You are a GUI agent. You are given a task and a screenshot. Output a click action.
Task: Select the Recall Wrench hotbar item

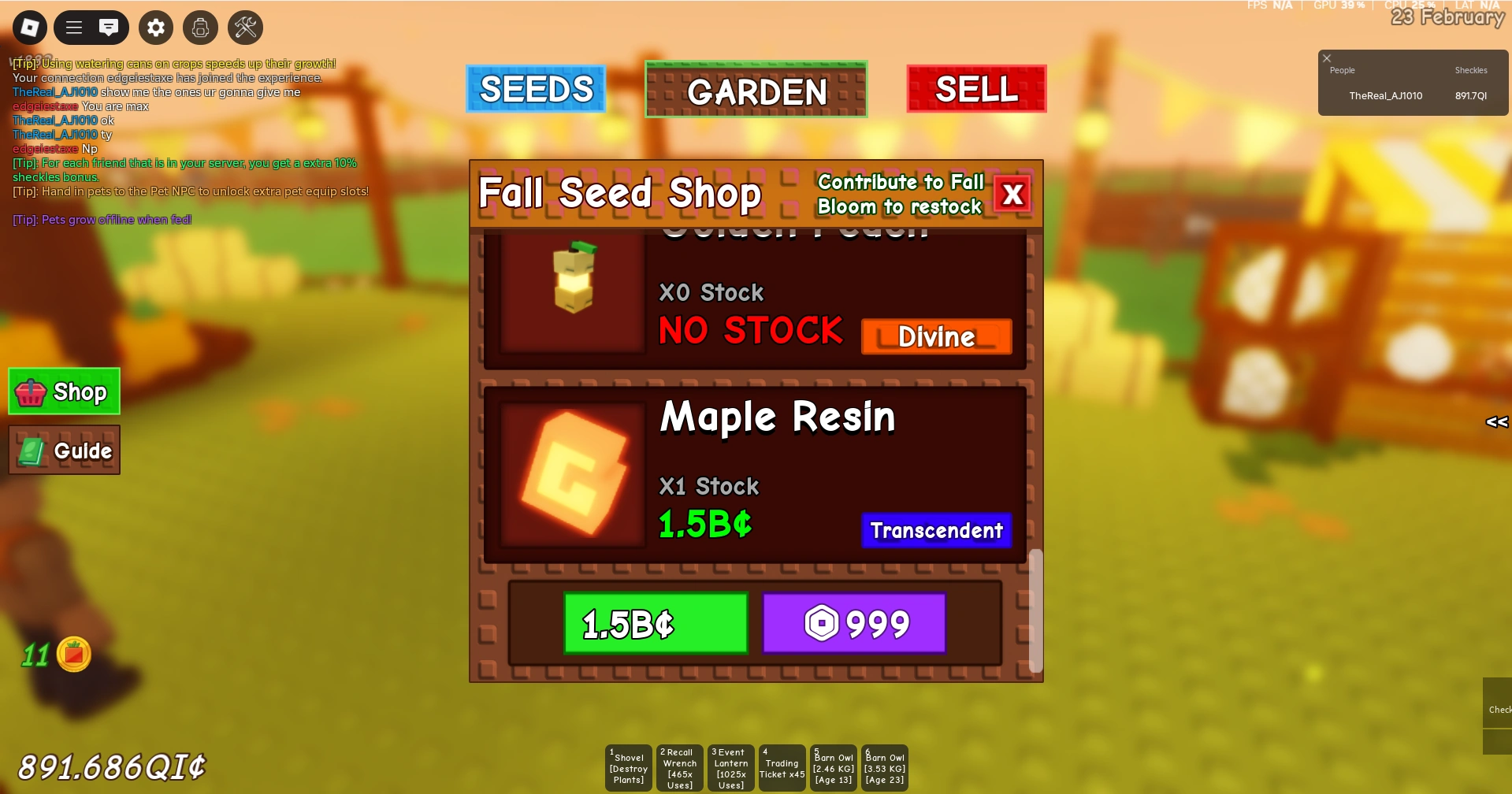[679, 768]
